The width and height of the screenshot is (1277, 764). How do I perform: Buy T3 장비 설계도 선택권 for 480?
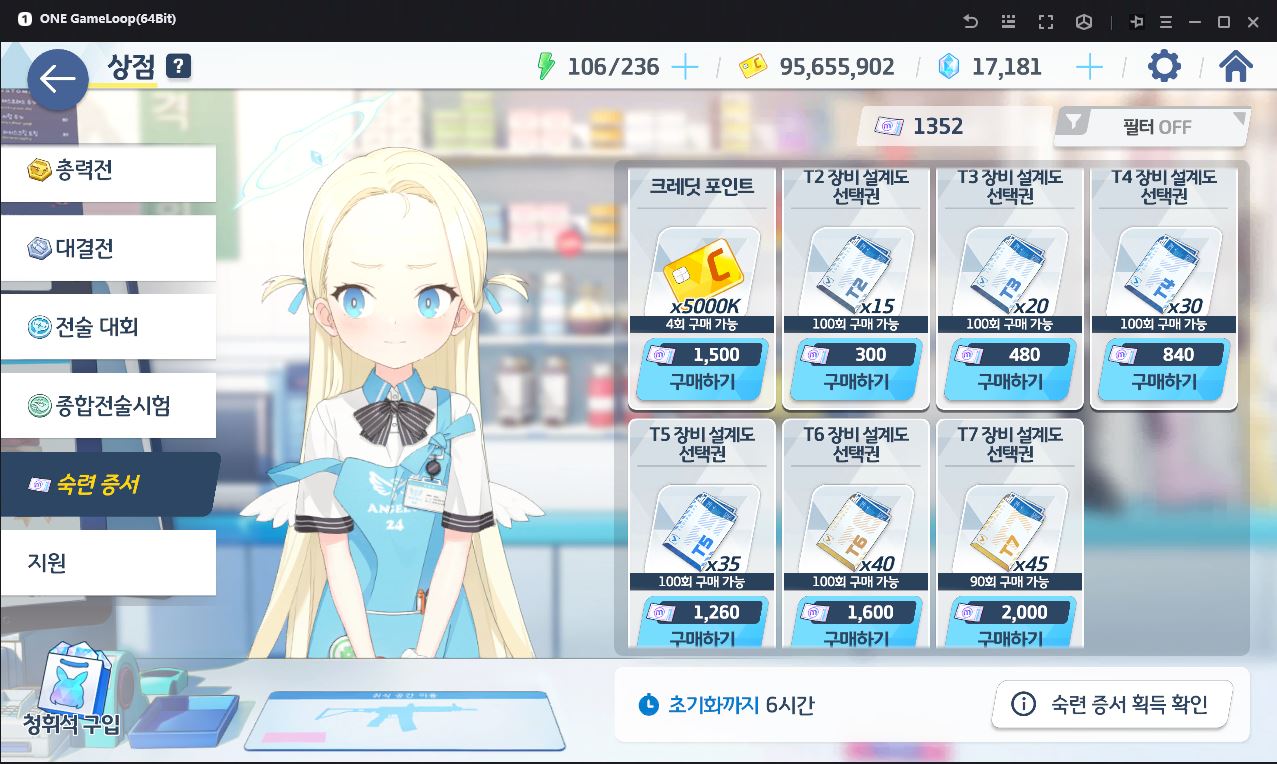click(x=1010, y=369)
